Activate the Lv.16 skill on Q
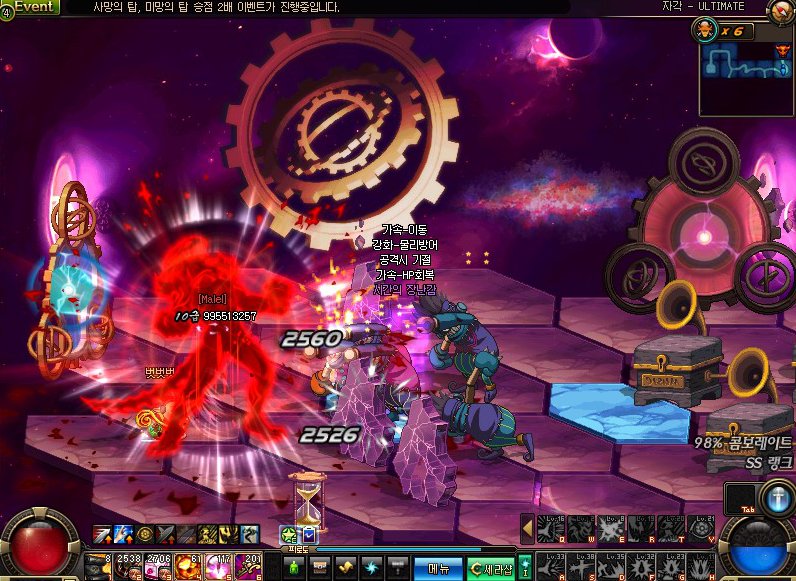Viewport: 796px width, 581px height. point(552,529)
